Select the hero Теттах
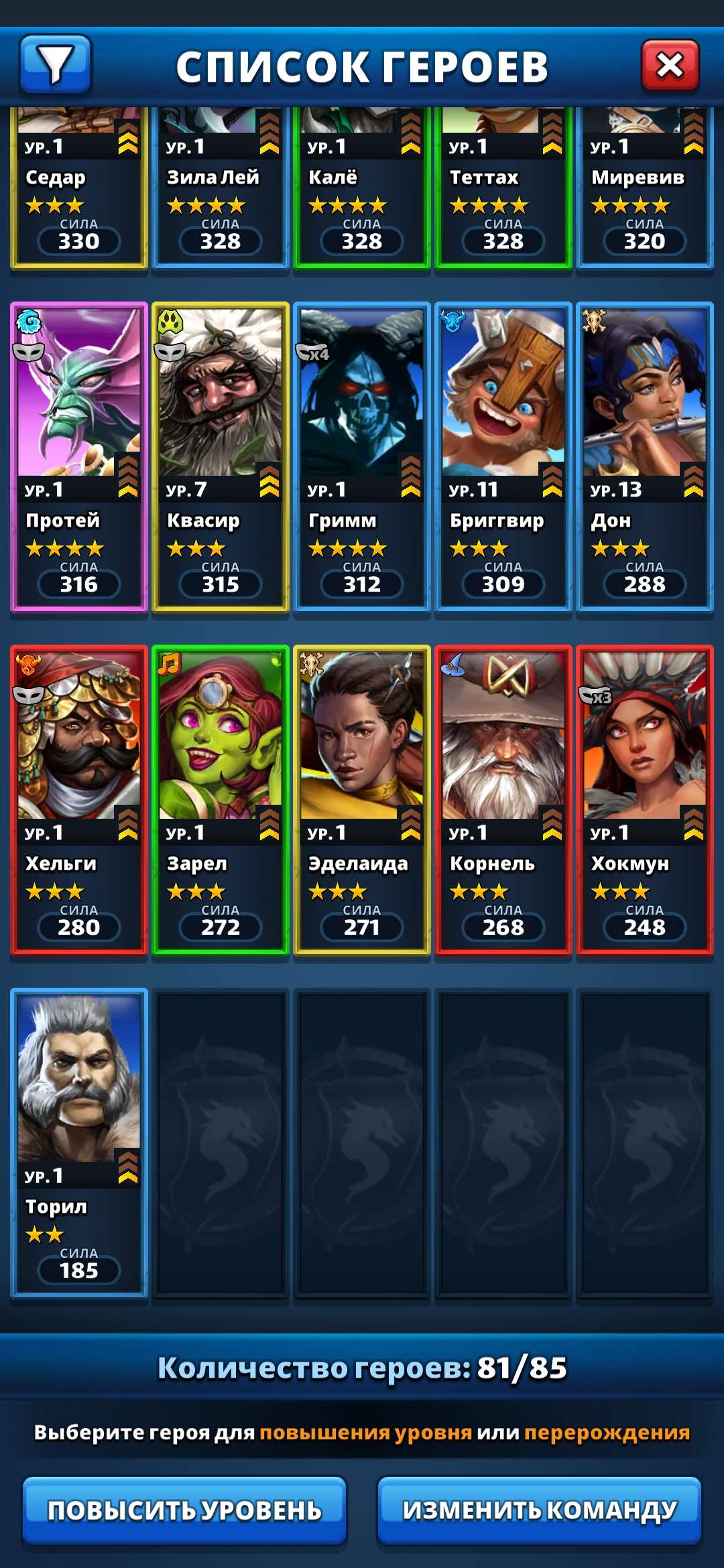 pyautogui.click(x=503, y=191)
